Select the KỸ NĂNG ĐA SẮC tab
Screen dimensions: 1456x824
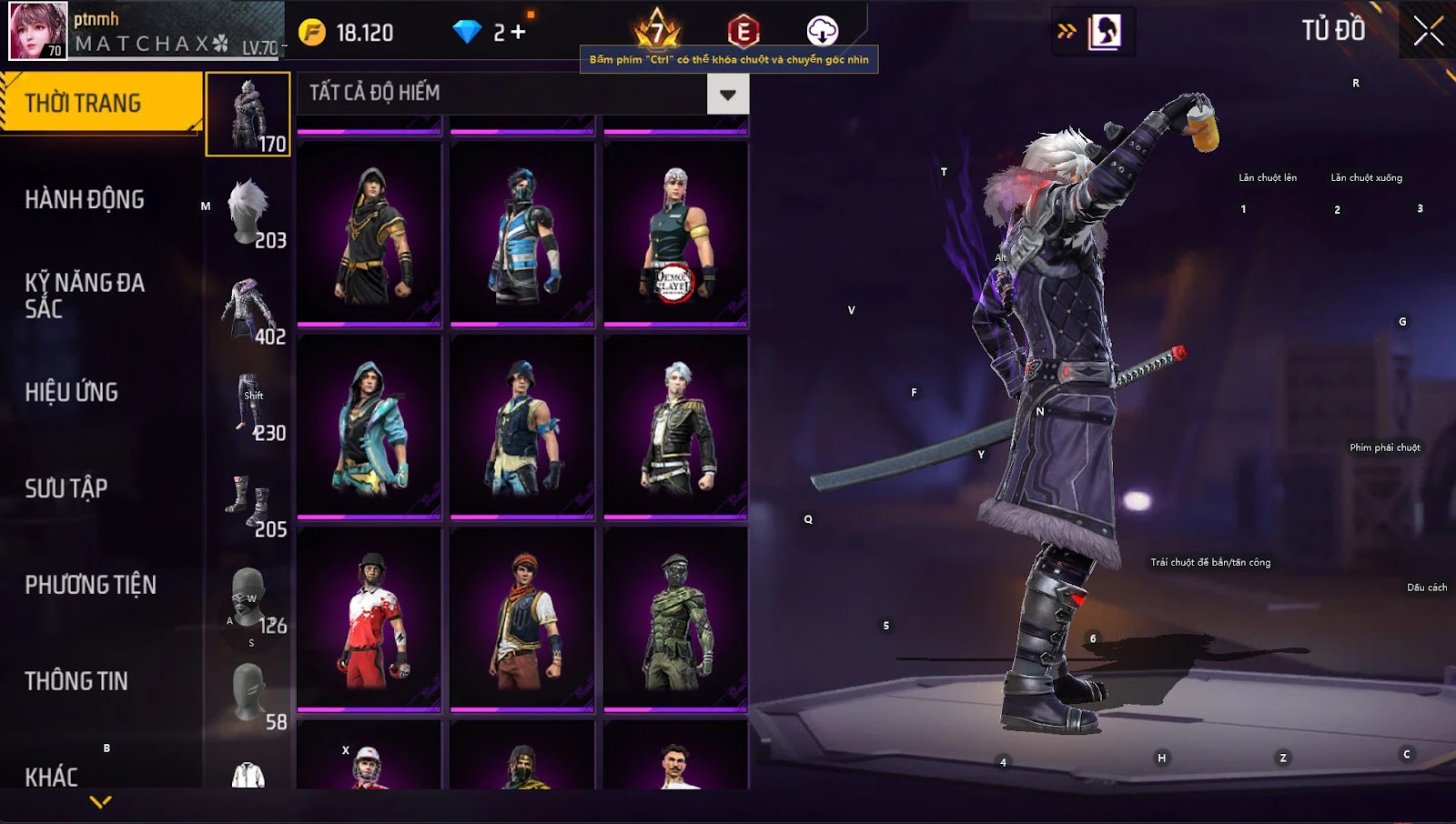tap(85, 296)
